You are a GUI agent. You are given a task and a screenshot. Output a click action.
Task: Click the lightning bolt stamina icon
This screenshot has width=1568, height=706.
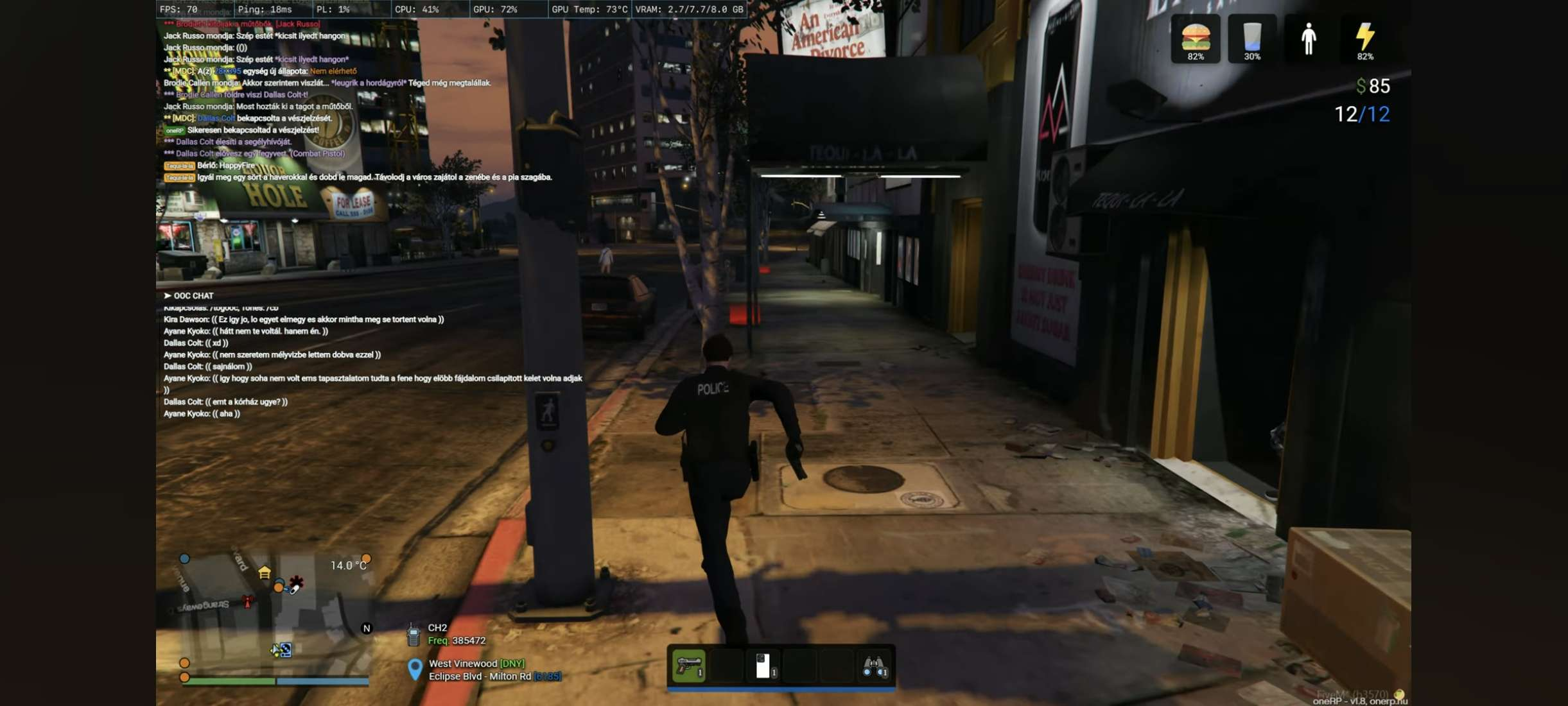1364,37
